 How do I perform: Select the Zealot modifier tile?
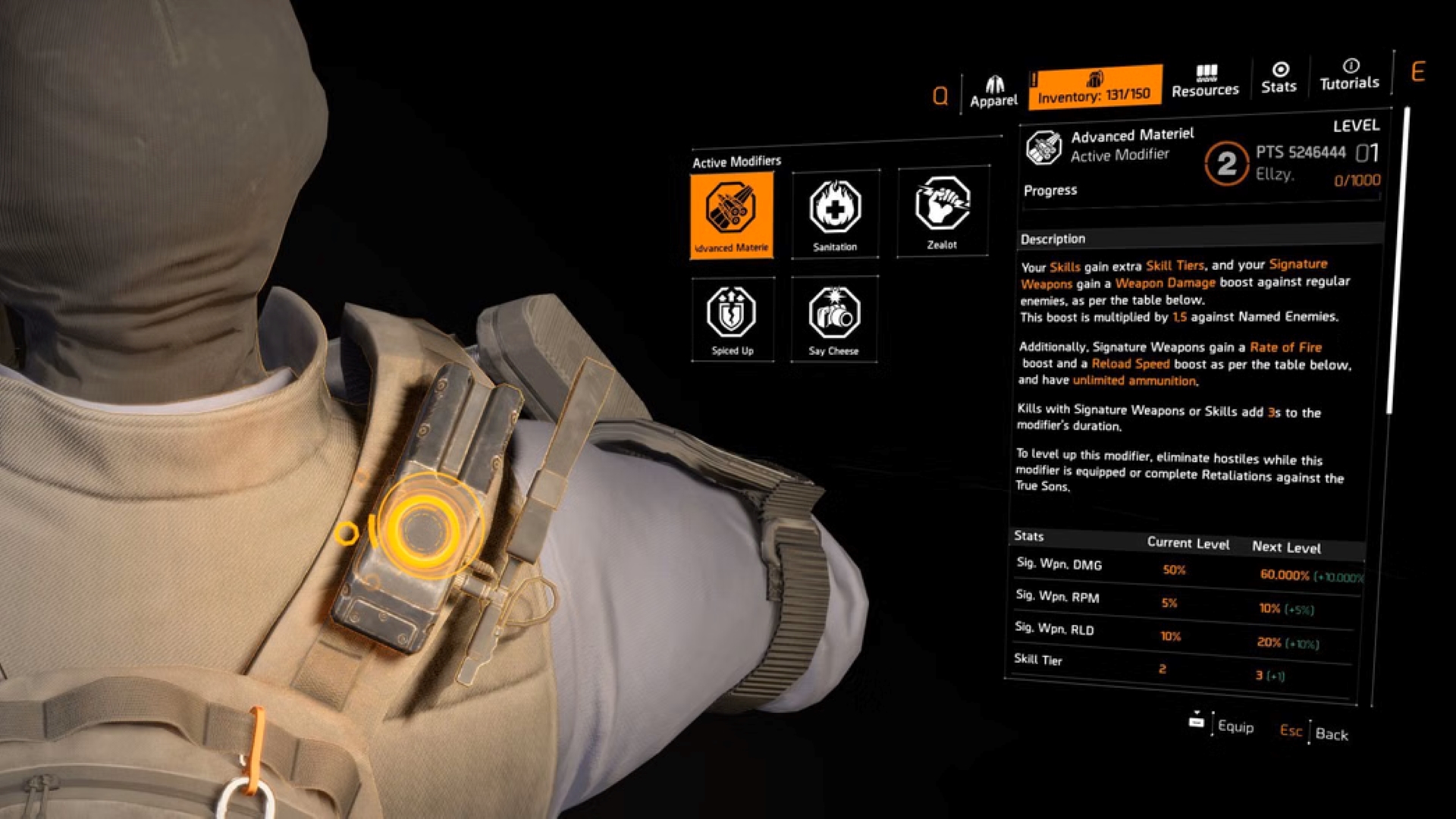942,212
